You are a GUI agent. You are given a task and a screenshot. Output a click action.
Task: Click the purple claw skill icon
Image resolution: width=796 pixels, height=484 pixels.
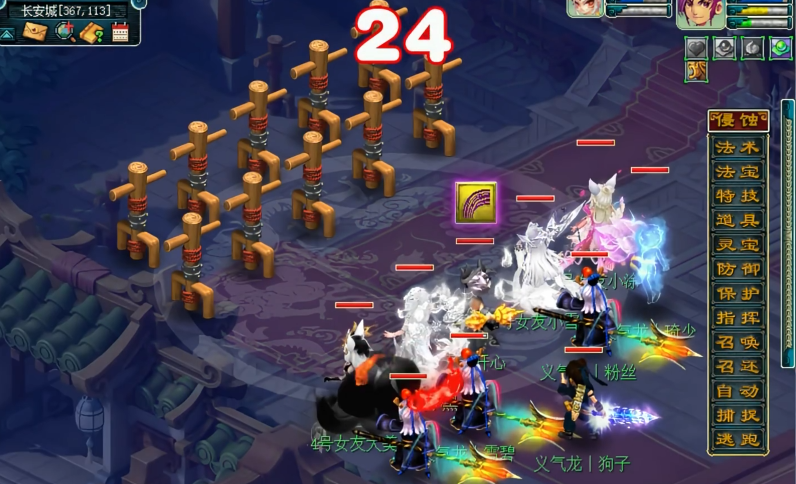click(475, 203)
